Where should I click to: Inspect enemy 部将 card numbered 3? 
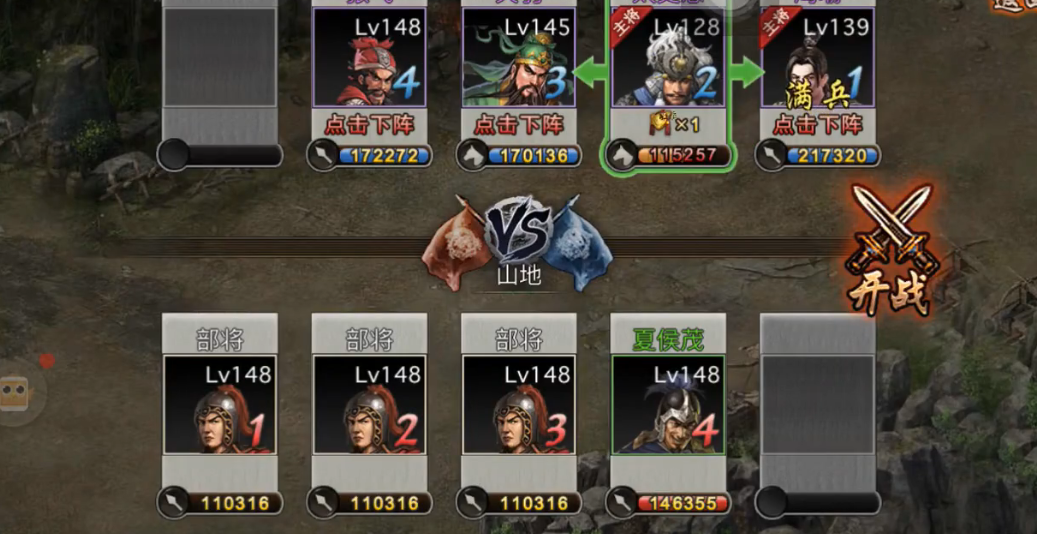519,404
